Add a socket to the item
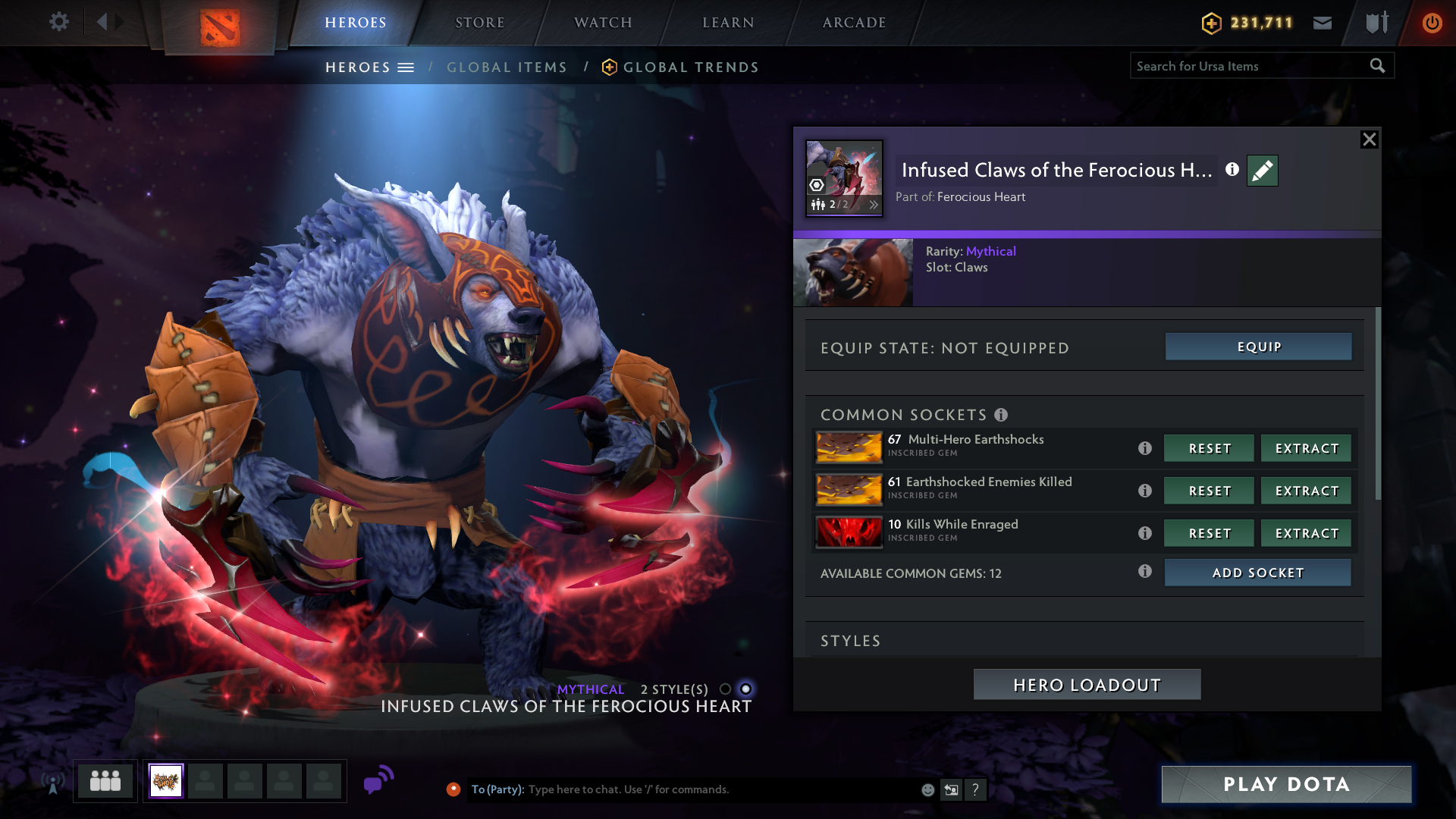This screenshot has height=819, width=1456. coord(1257,573)
